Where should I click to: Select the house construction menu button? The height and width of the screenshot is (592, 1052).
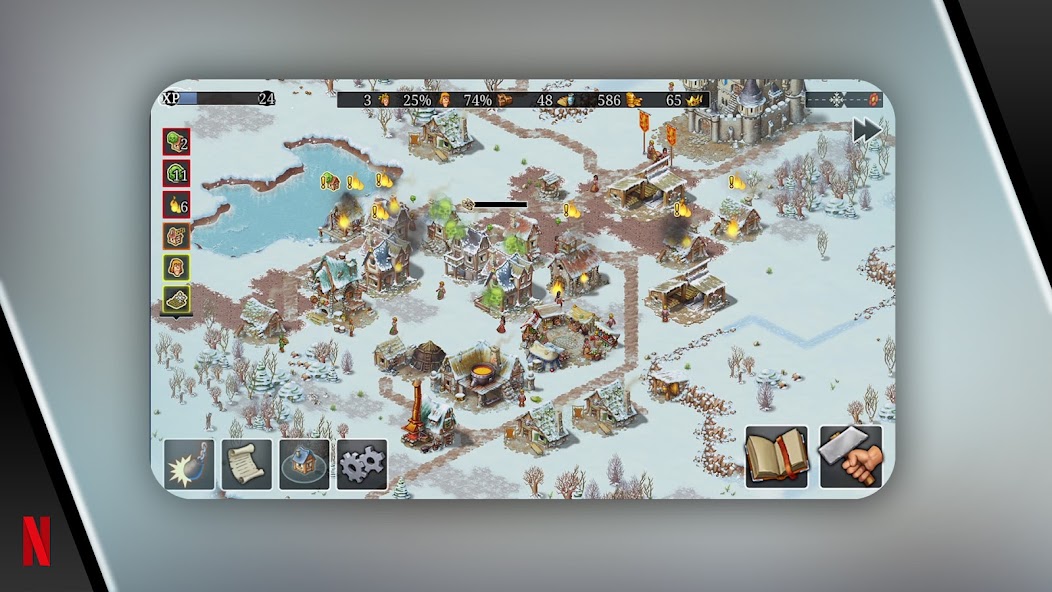304,464
